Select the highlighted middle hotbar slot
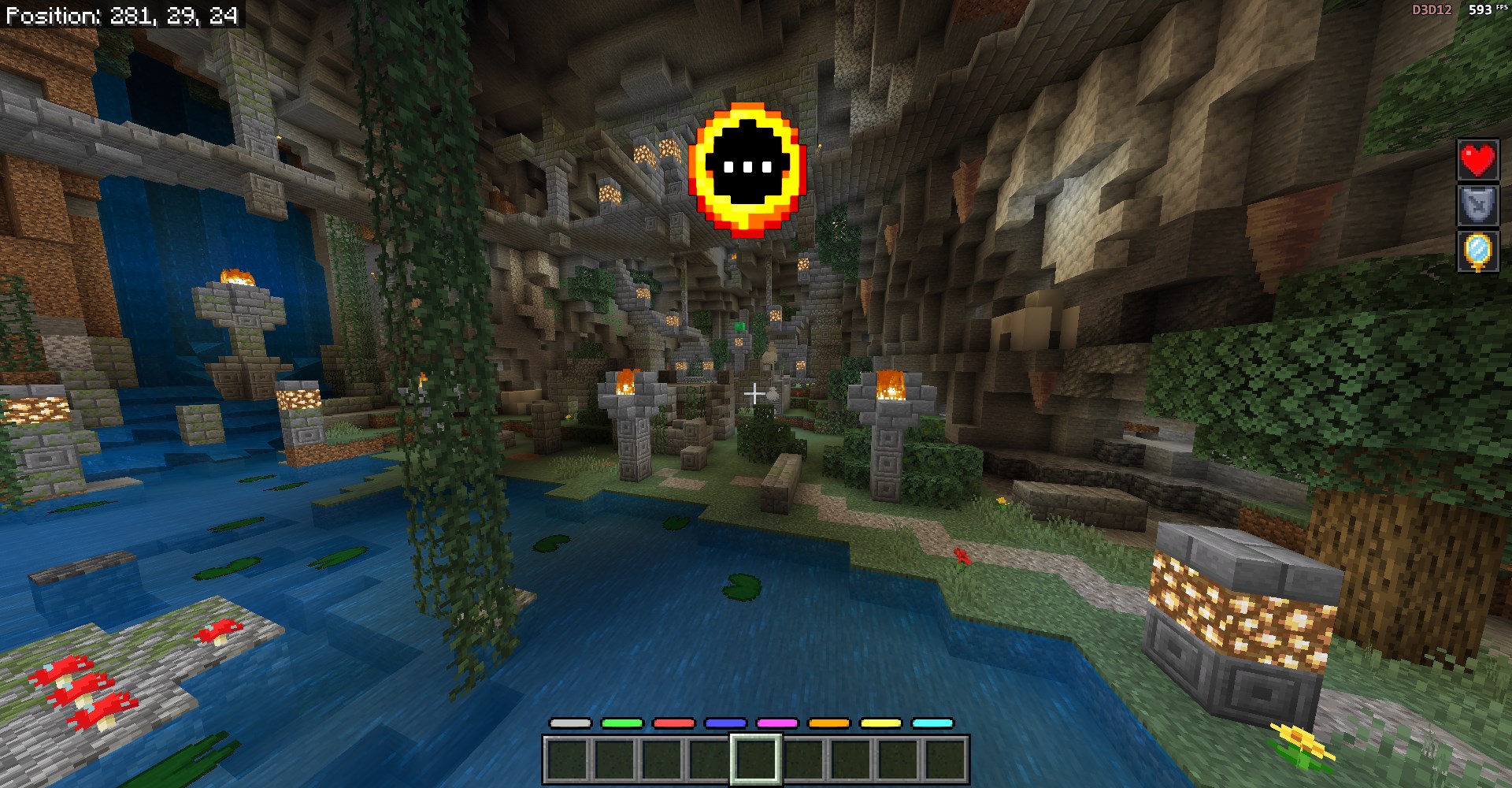This screenshot has width=1512, height=788. [756, 760]
